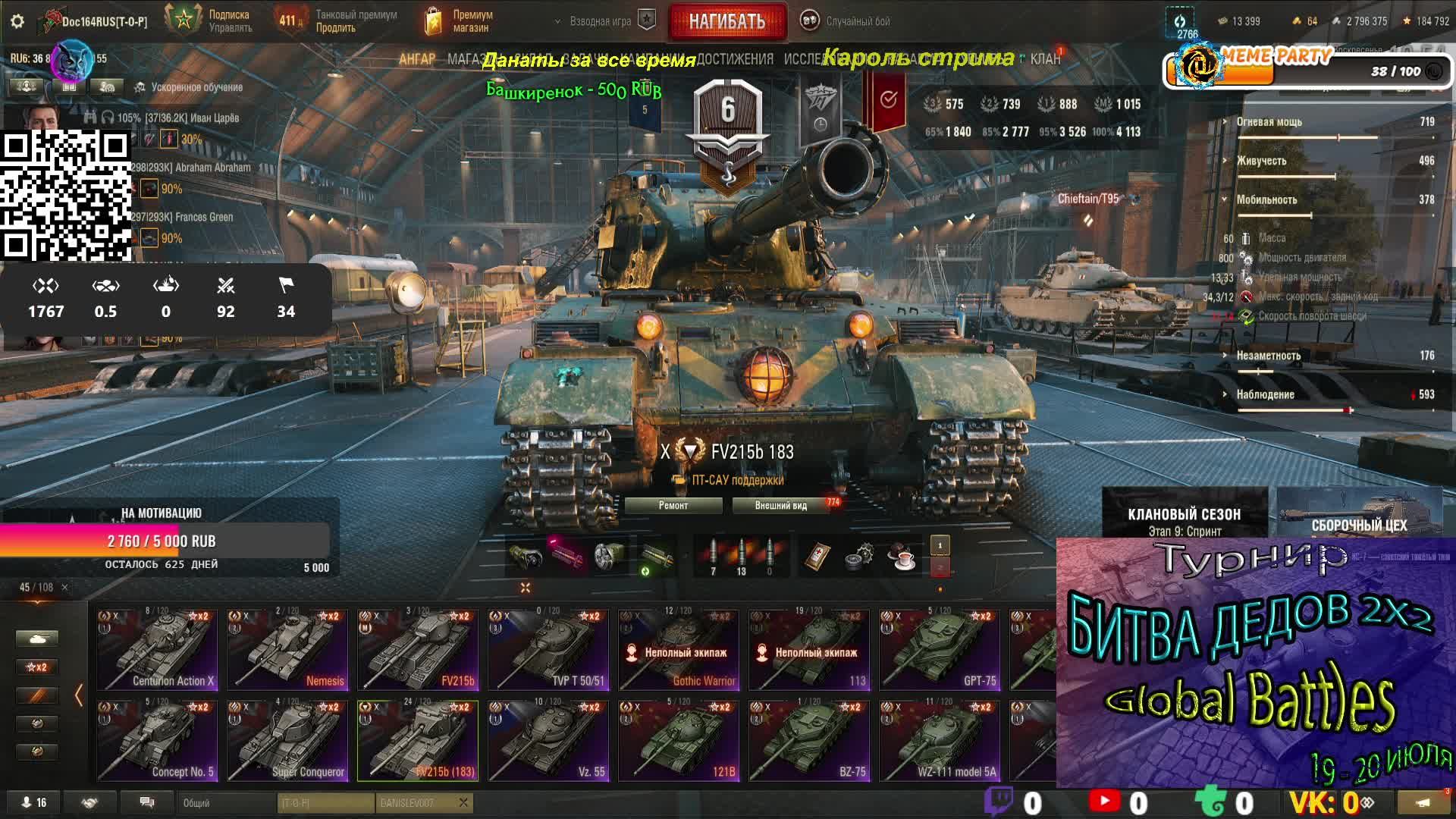This screenshot has height=819, width=1456.
Task: Expand the Огневая мощь parameters
Action: (x=1269, y=122)
